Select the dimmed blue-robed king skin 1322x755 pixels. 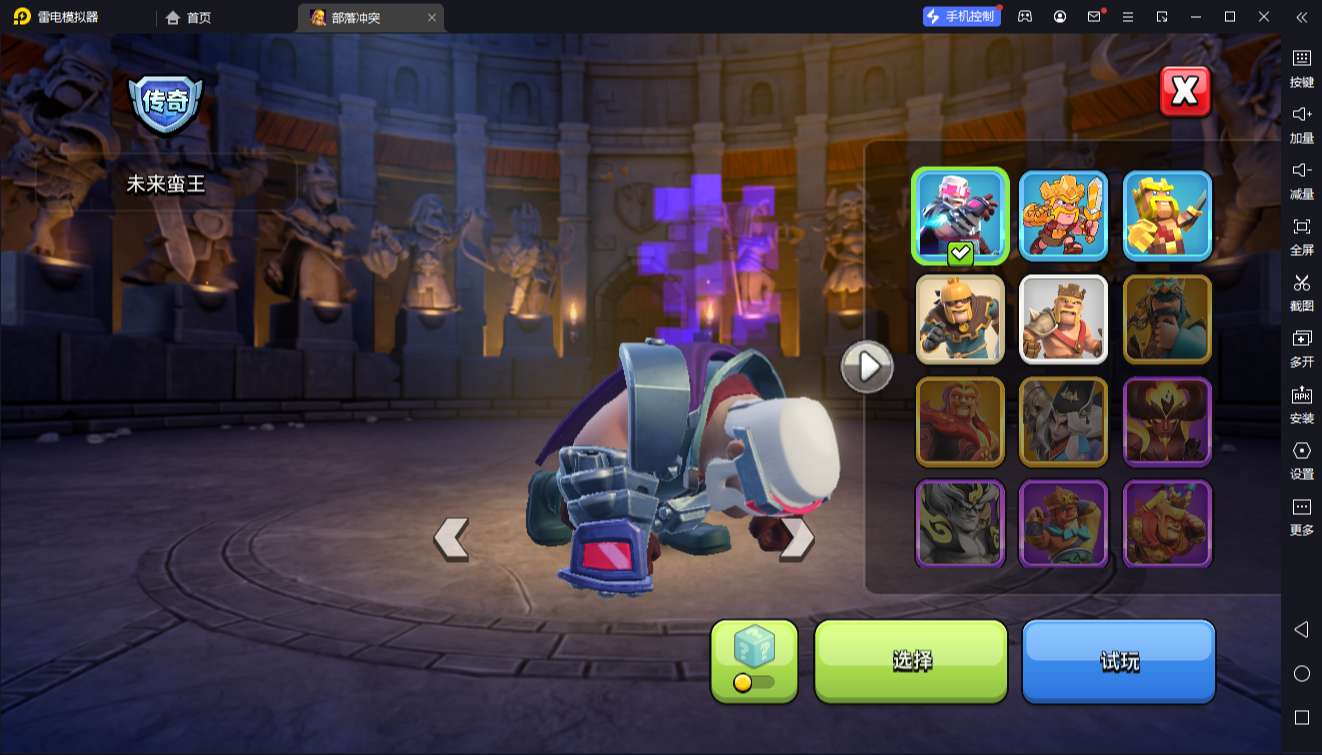click(x=1167, y=319)
